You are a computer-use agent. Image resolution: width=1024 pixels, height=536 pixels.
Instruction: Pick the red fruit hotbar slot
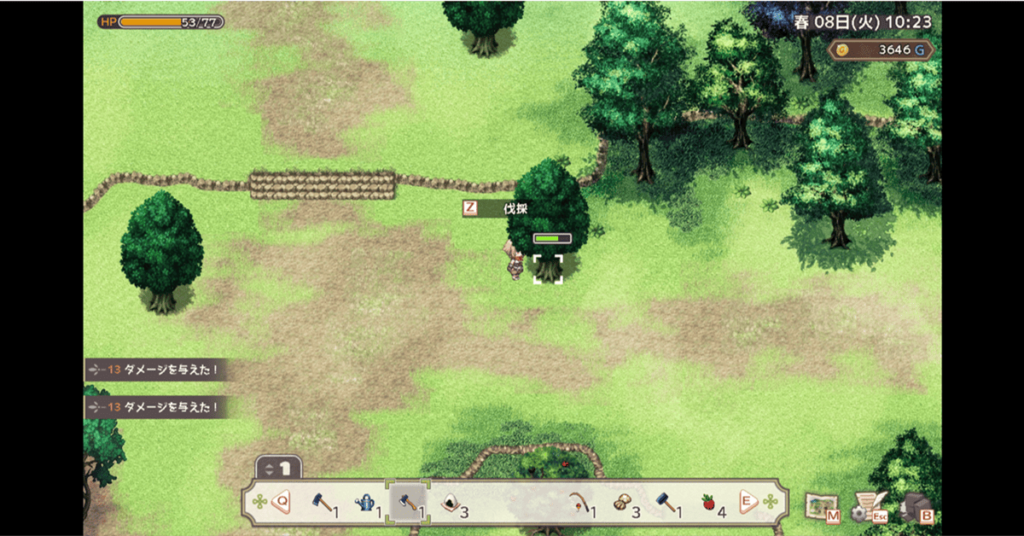(708, 503)
